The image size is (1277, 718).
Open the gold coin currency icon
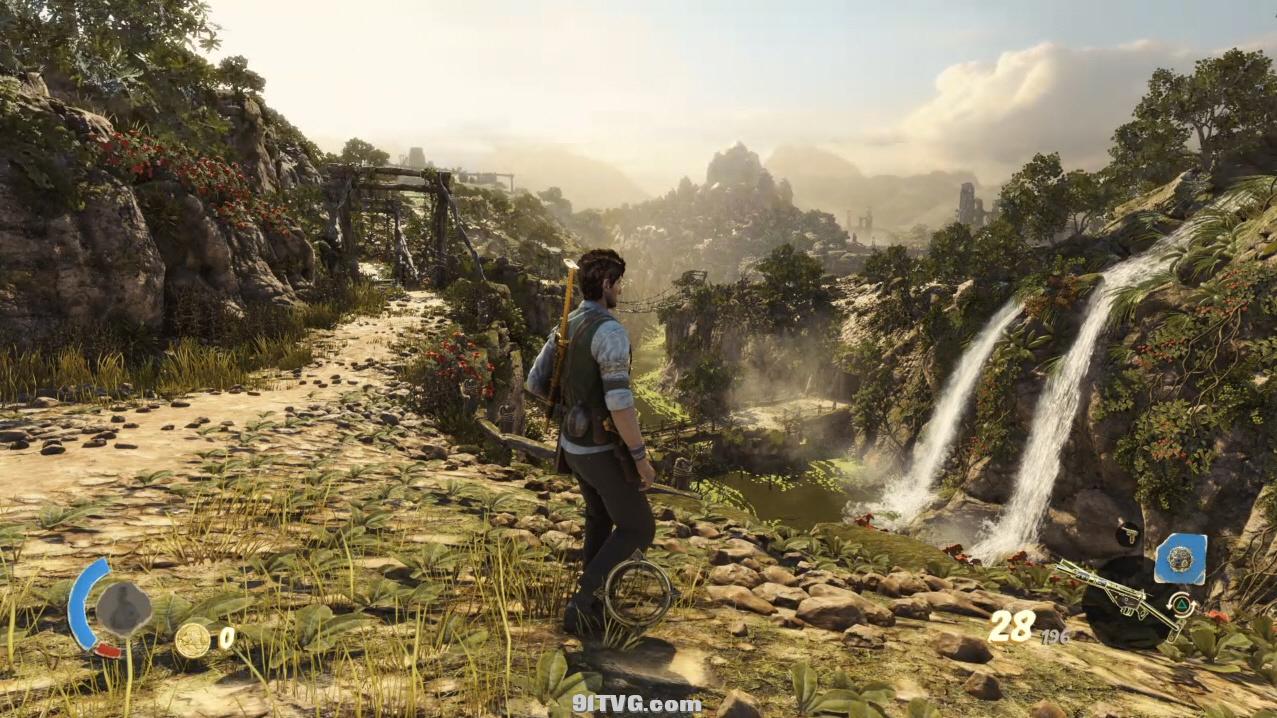point(192,640)
